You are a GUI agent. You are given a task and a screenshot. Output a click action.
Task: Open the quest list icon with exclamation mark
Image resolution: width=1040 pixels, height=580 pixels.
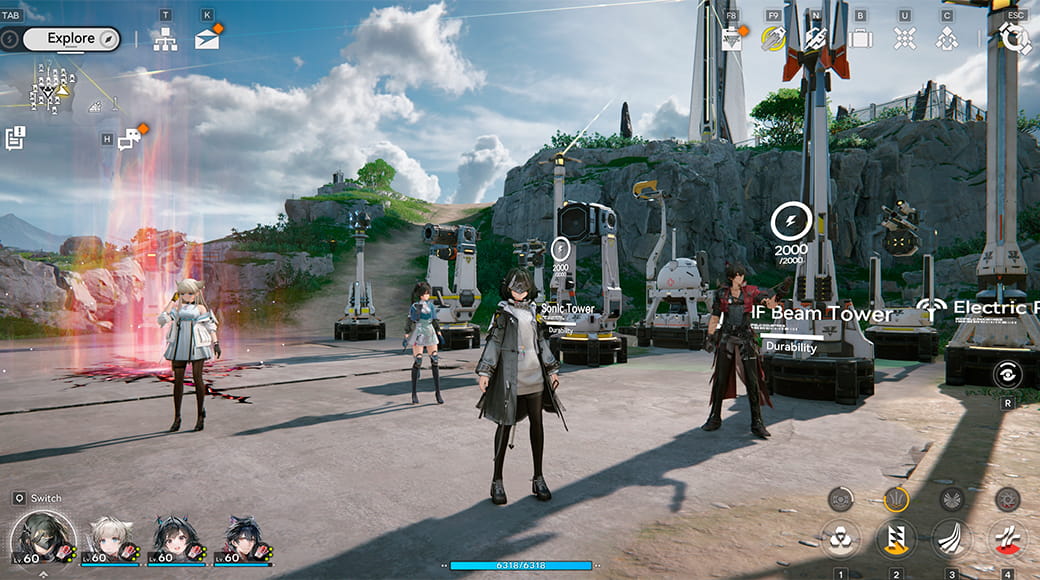pyautogui.click(x=15, y=138)
